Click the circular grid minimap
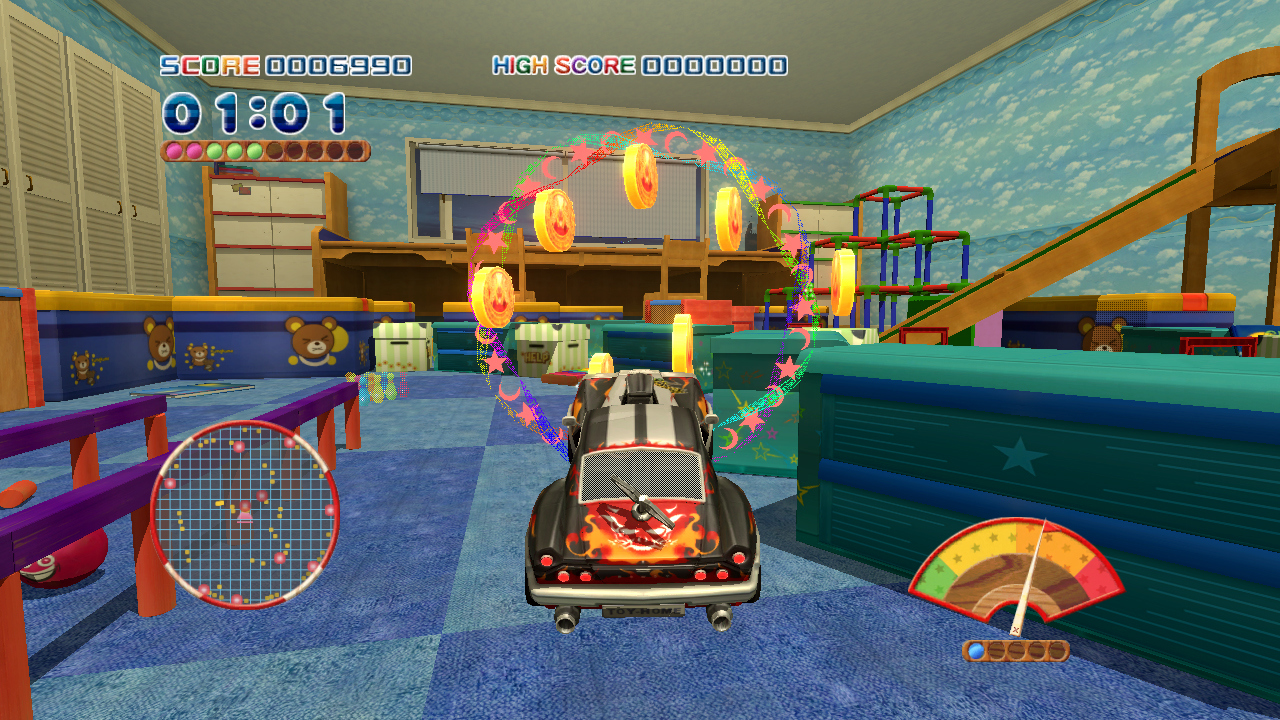 click(244, 514)
